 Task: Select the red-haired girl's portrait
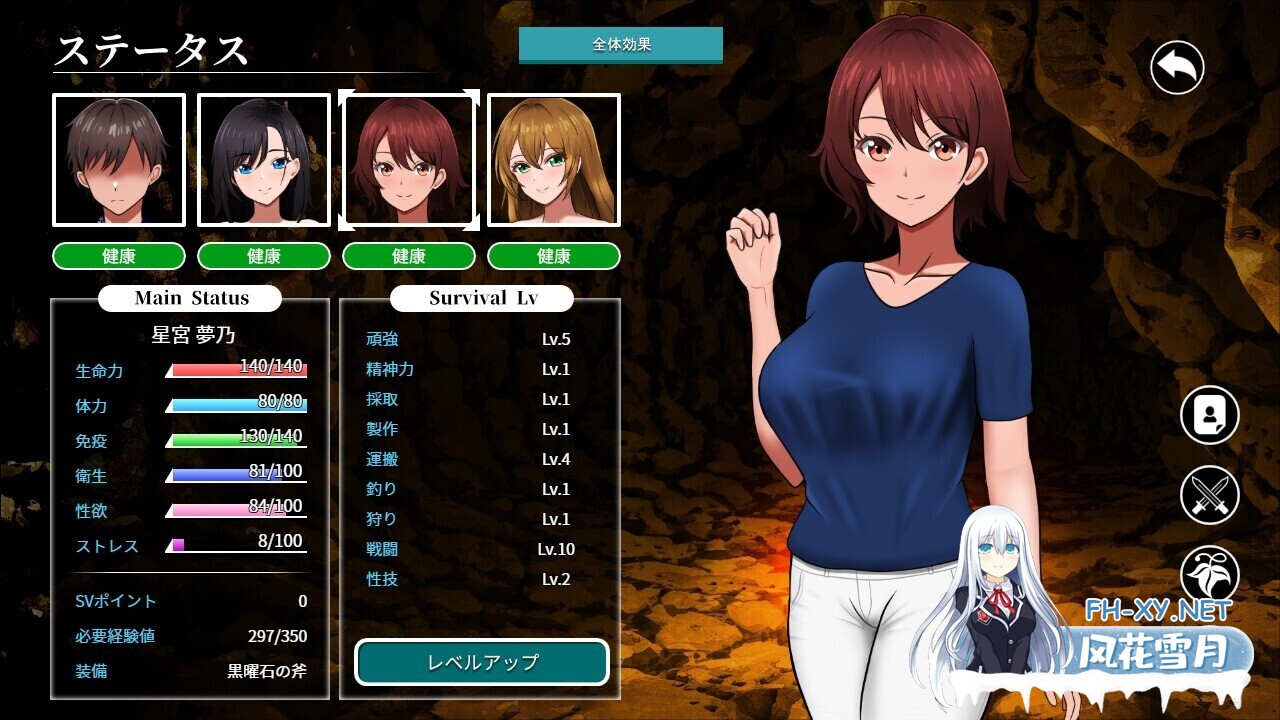pos(409,159)
